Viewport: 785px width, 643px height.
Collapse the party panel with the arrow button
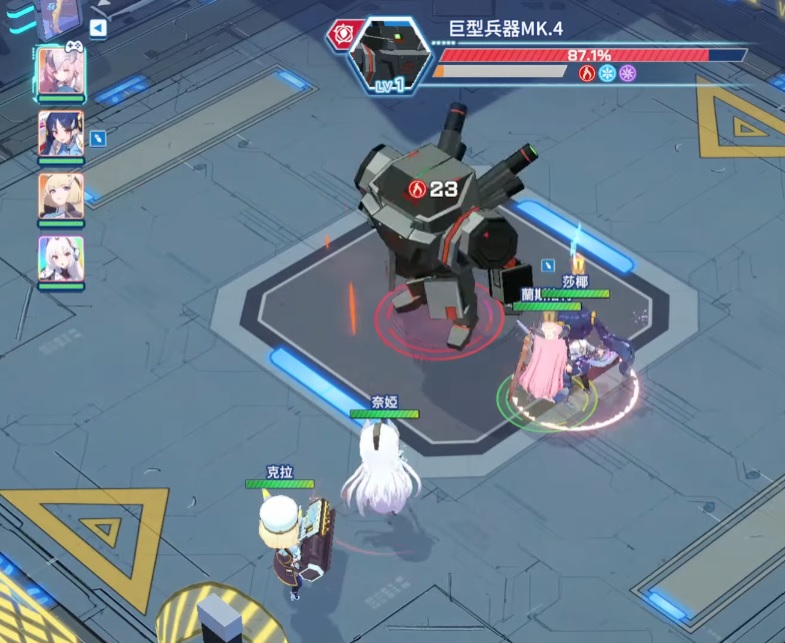click(x=98, y=28)
